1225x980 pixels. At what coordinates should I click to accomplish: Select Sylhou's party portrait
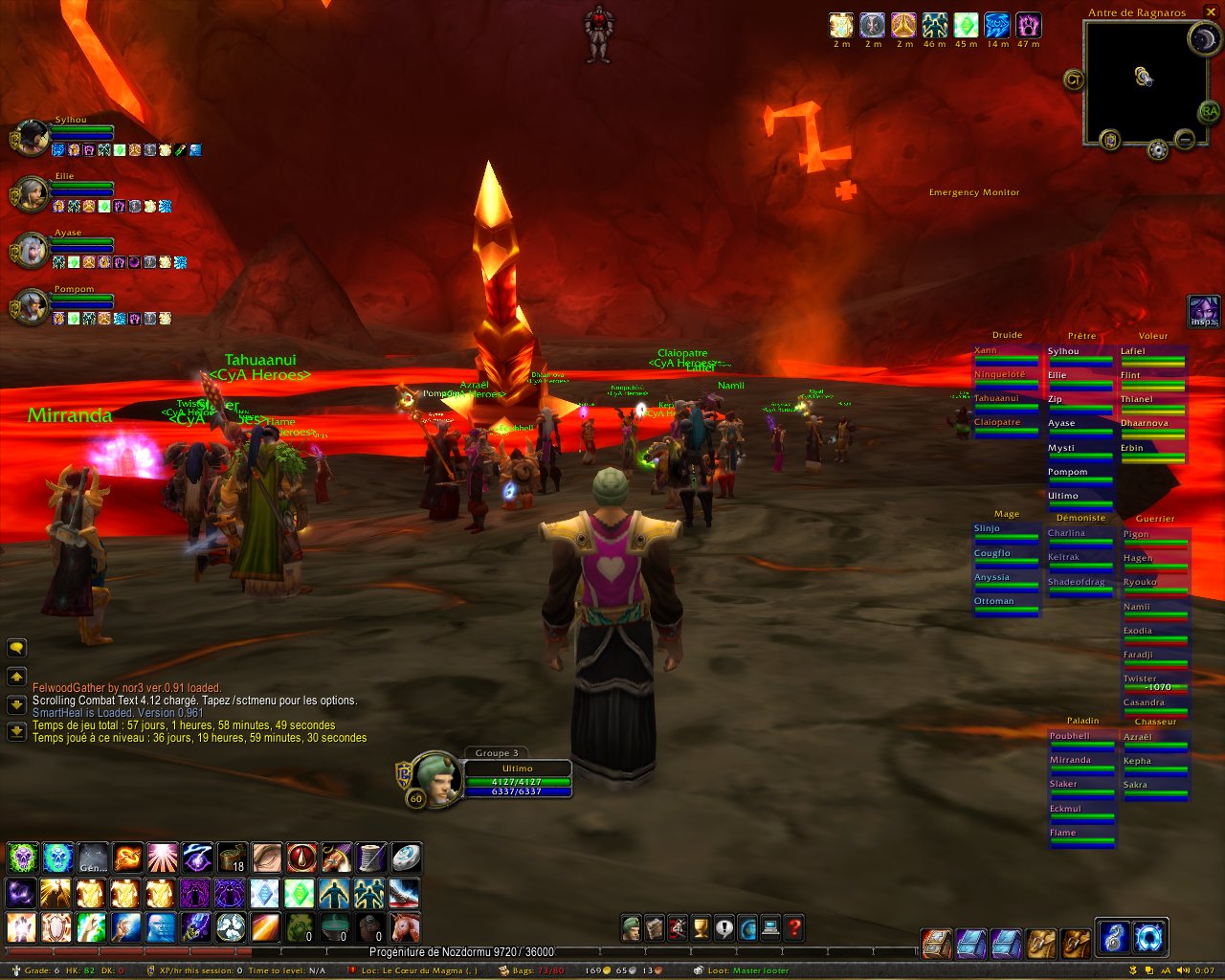click(x=31, y=139)
